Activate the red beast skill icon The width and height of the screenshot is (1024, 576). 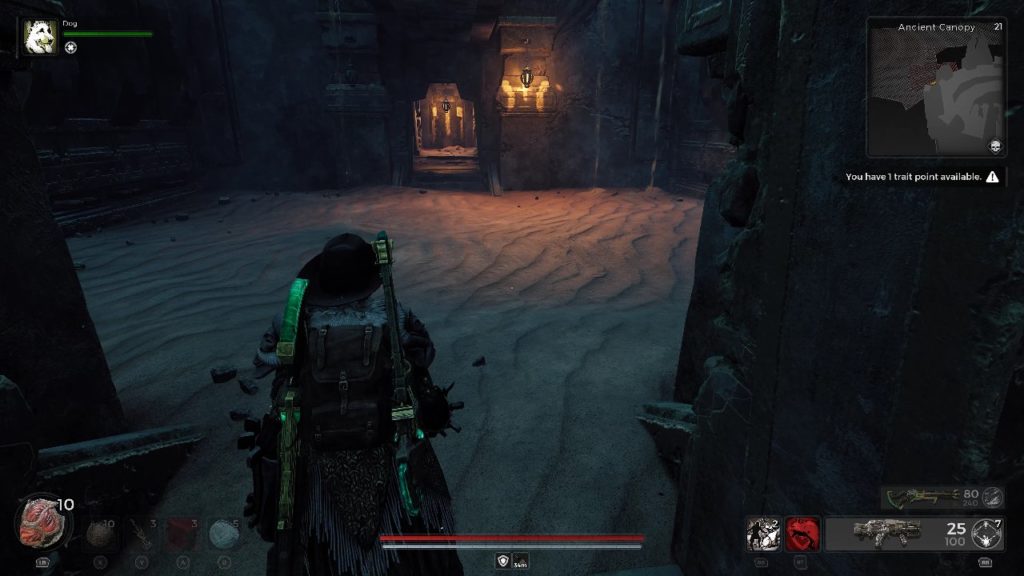[802, 534]
